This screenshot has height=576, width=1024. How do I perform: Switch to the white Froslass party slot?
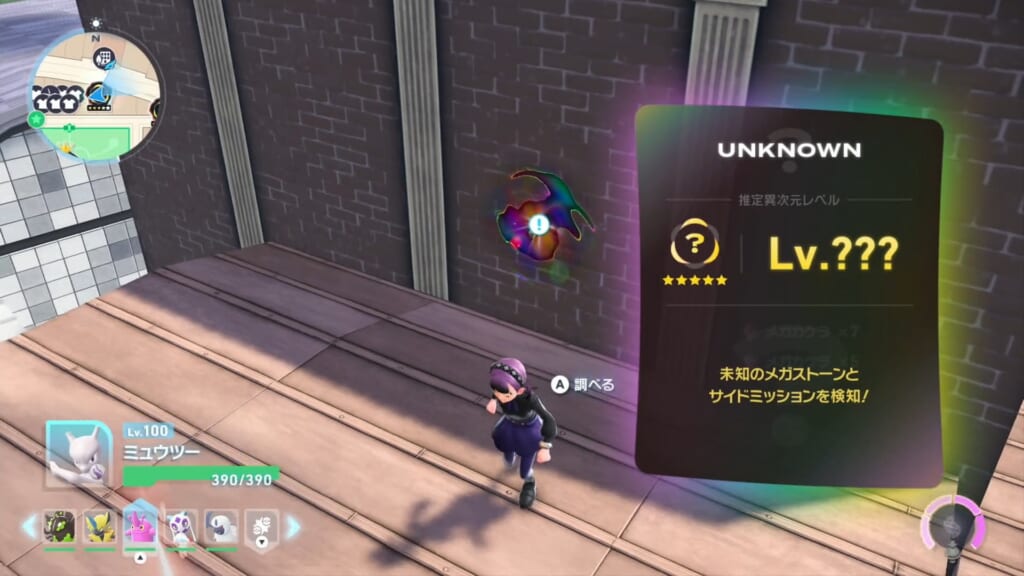(180, 526)
